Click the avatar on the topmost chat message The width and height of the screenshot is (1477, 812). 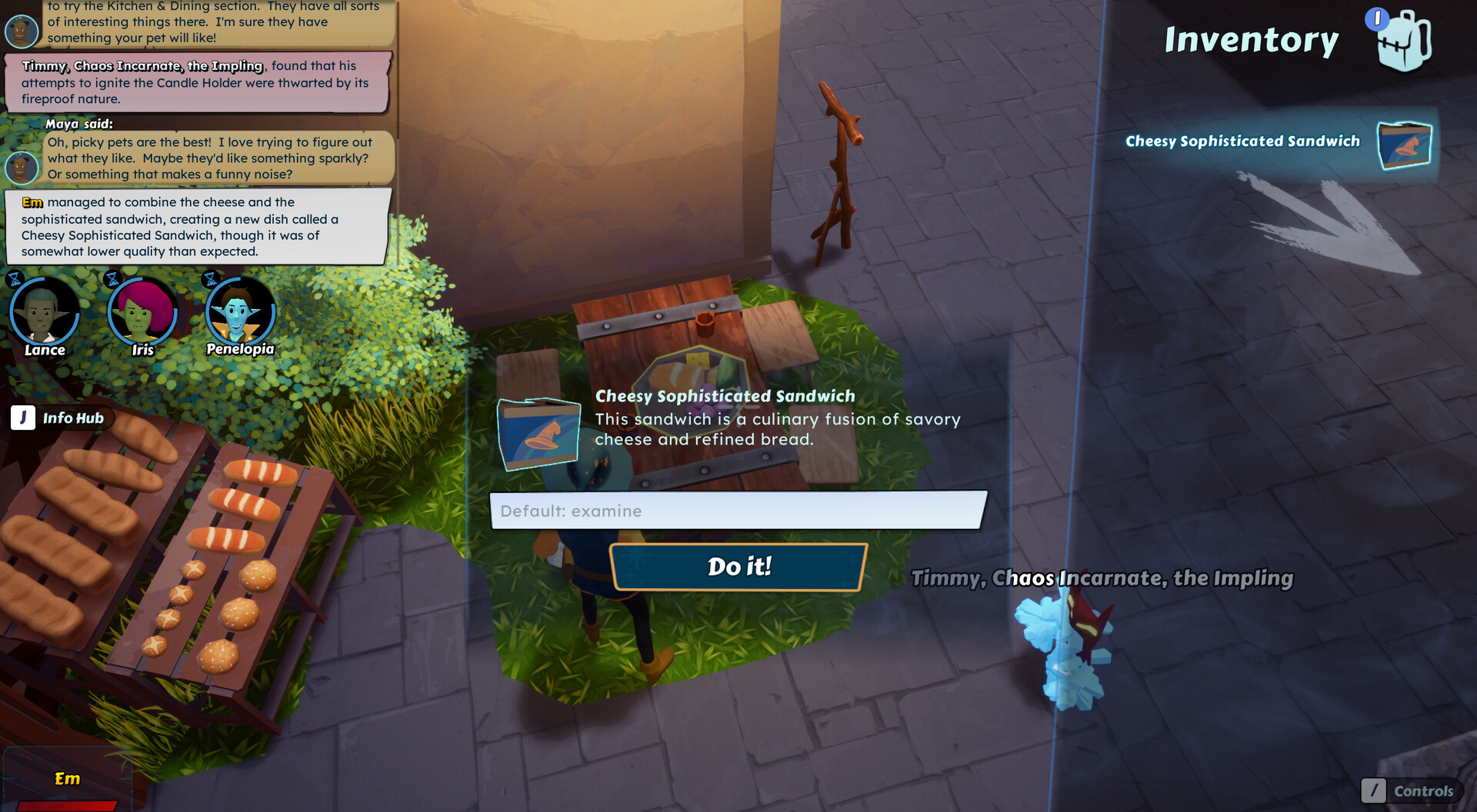tap(22, 31)
